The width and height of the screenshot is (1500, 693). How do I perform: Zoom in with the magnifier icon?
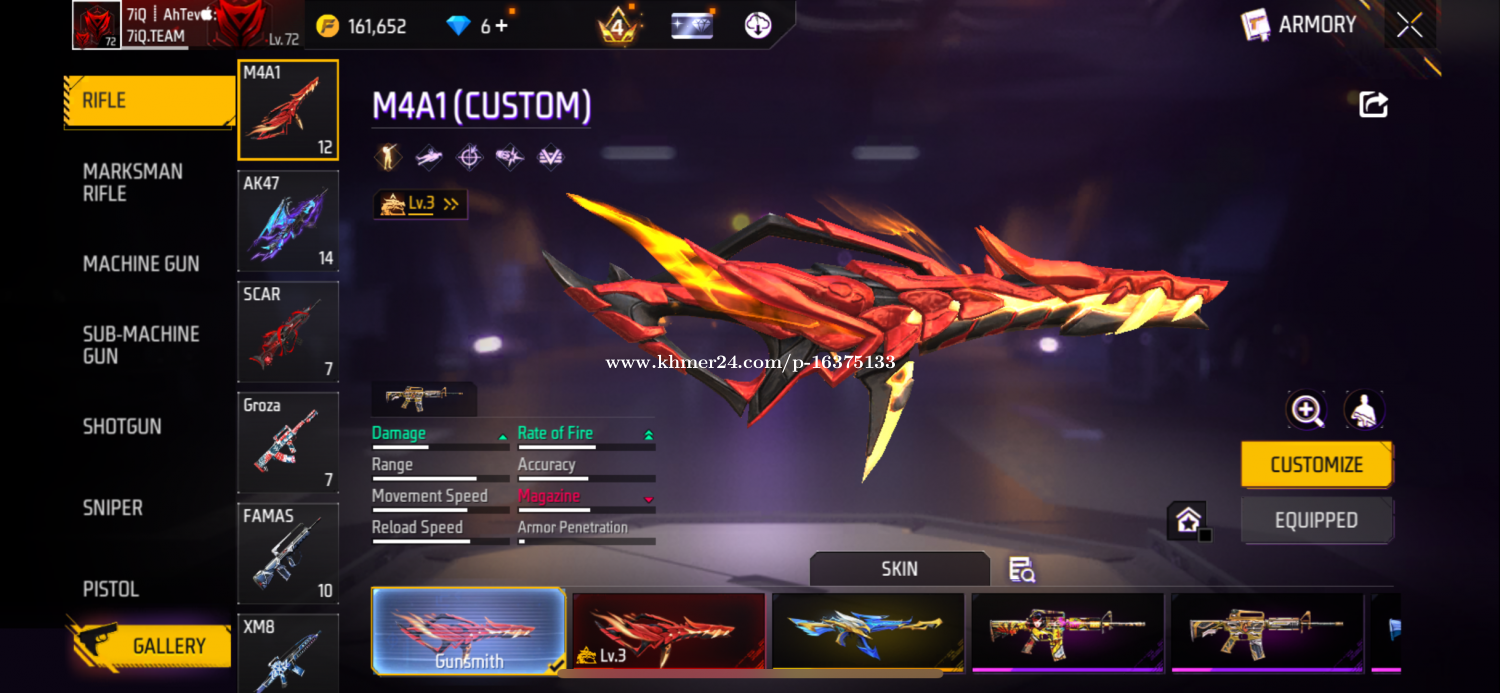click(x=1307, y=410)
